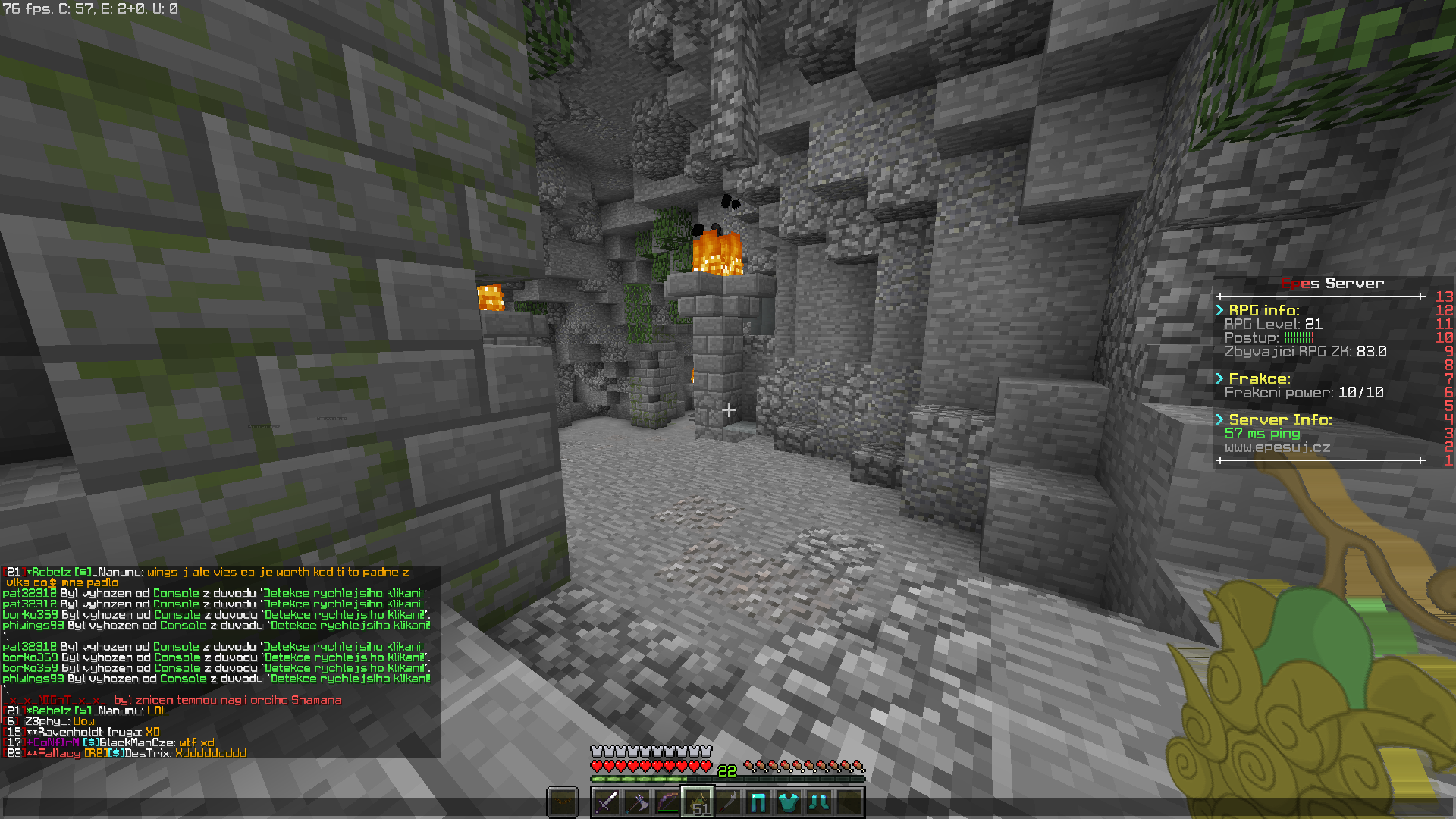
Task: Choose the diamond boots slot
Action: (x=819, y=802)
